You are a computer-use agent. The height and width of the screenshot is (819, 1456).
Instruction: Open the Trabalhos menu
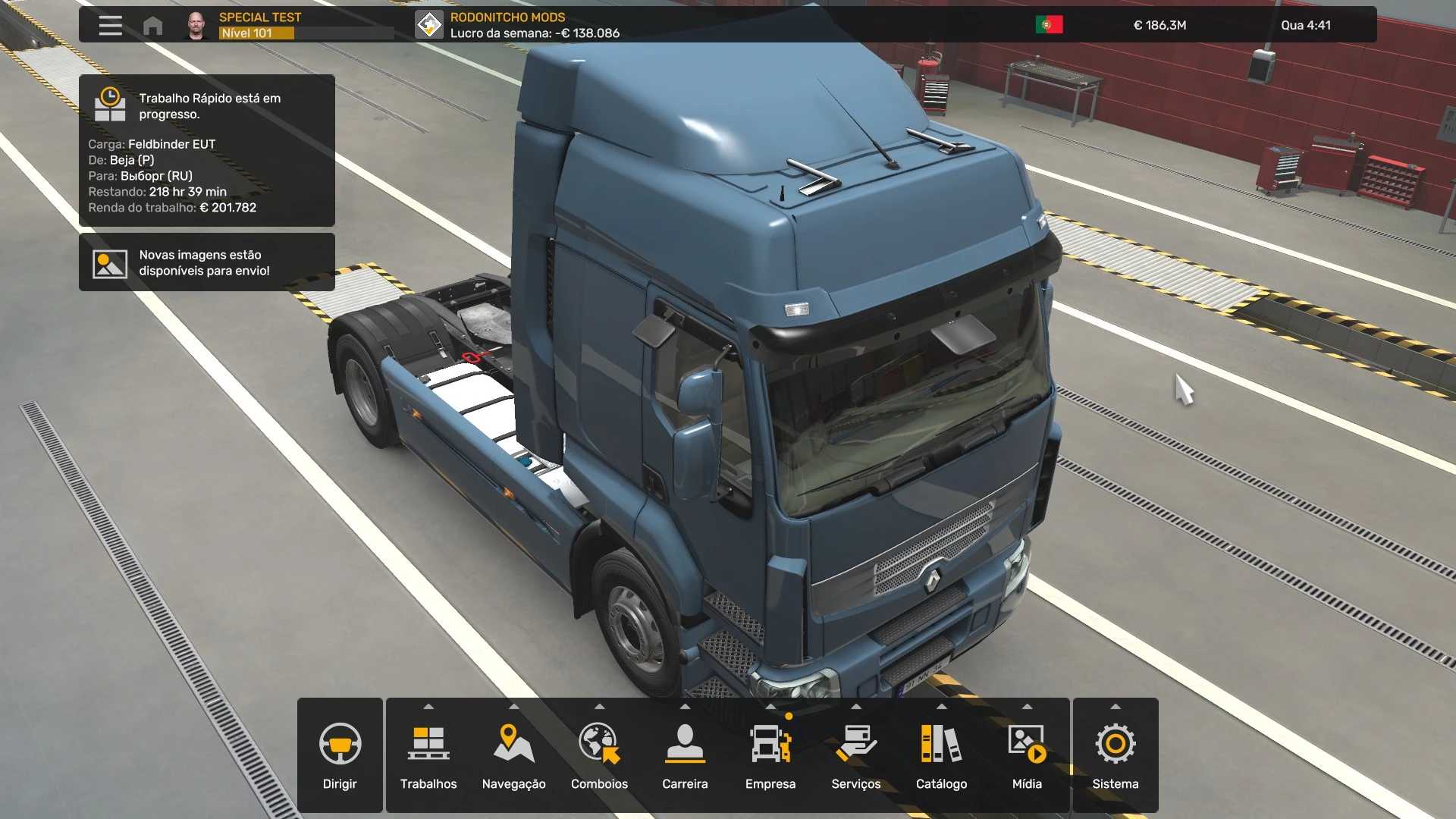click(428, 755)
